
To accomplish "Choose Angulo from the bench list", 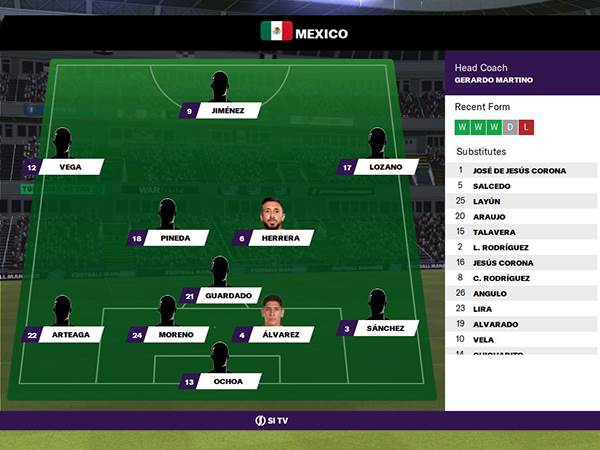I will [x=488, y=293].
